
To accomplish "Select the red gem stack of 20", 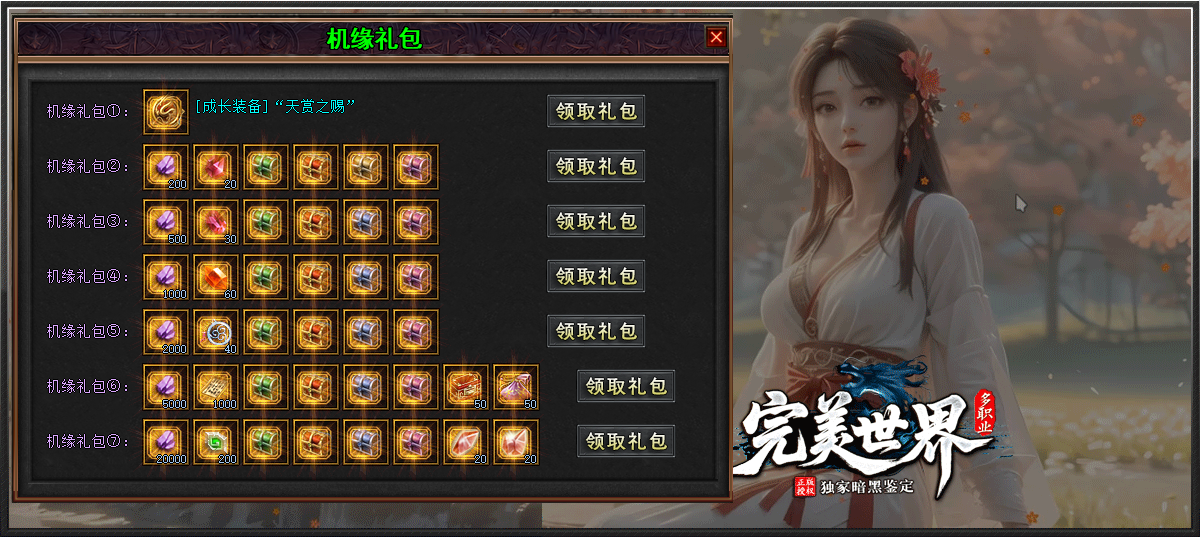I will click(216, 166).
